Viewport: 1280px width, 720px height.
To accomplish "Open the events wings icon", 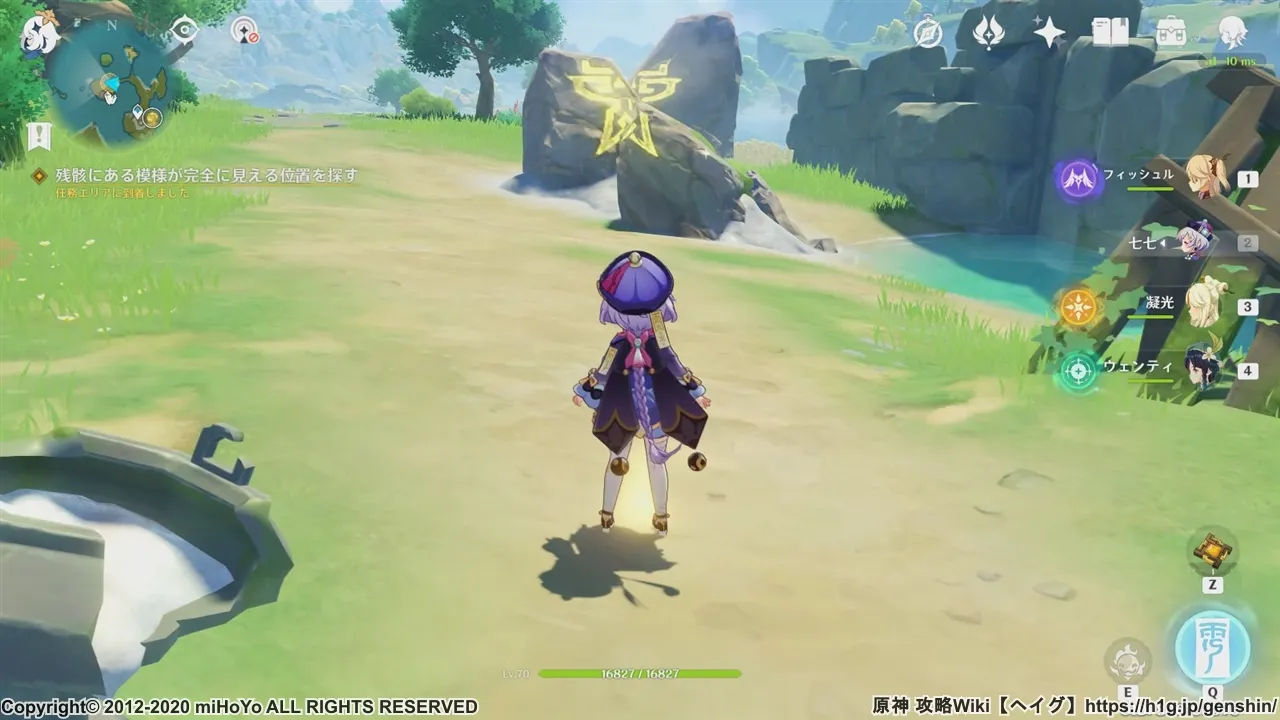I will pos(987,32).
